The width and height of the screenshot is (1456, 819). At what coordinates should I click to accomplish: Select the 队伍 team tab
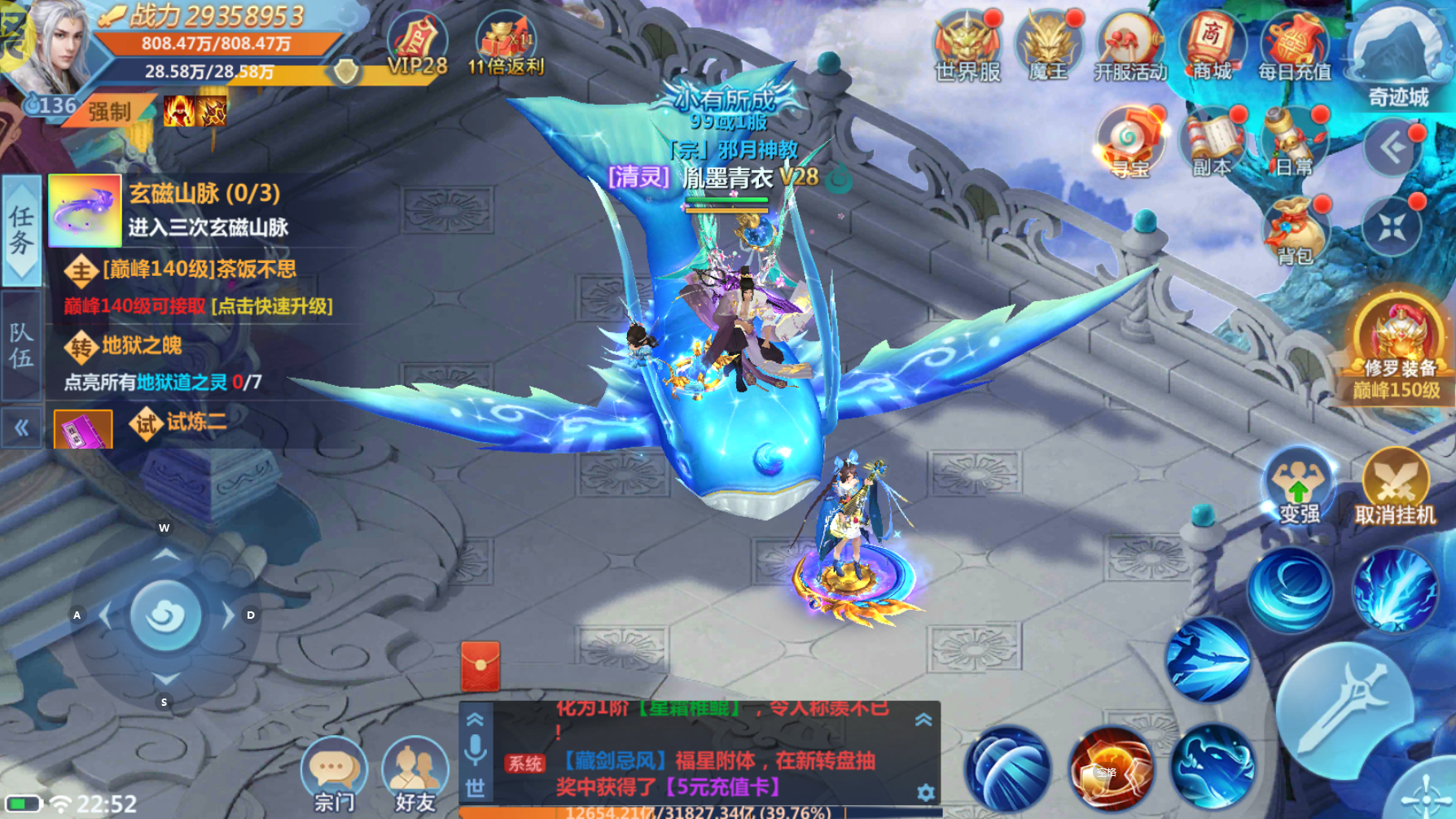(x=21, y=345)
